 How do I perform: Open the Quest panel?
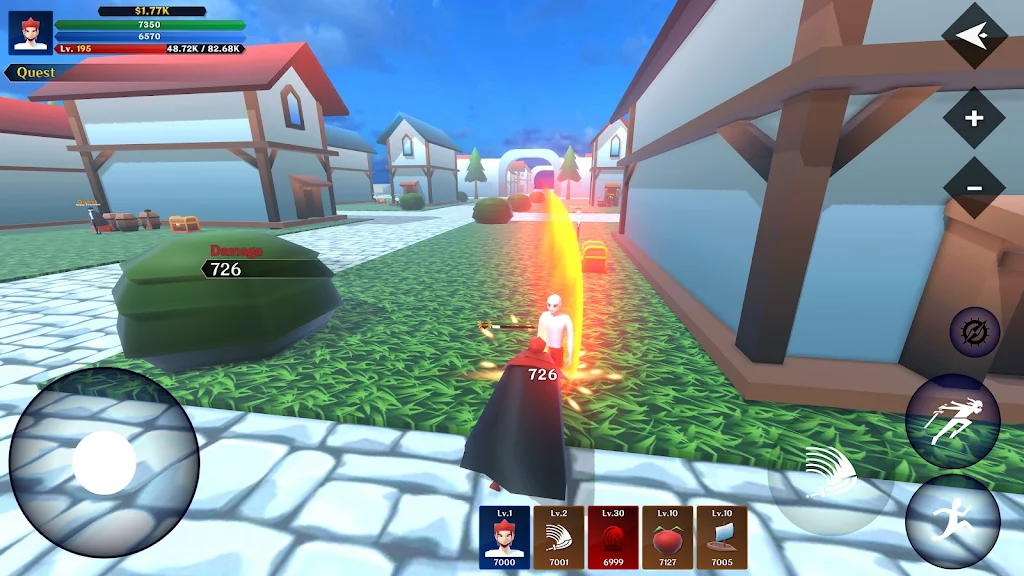pos(36,73)
